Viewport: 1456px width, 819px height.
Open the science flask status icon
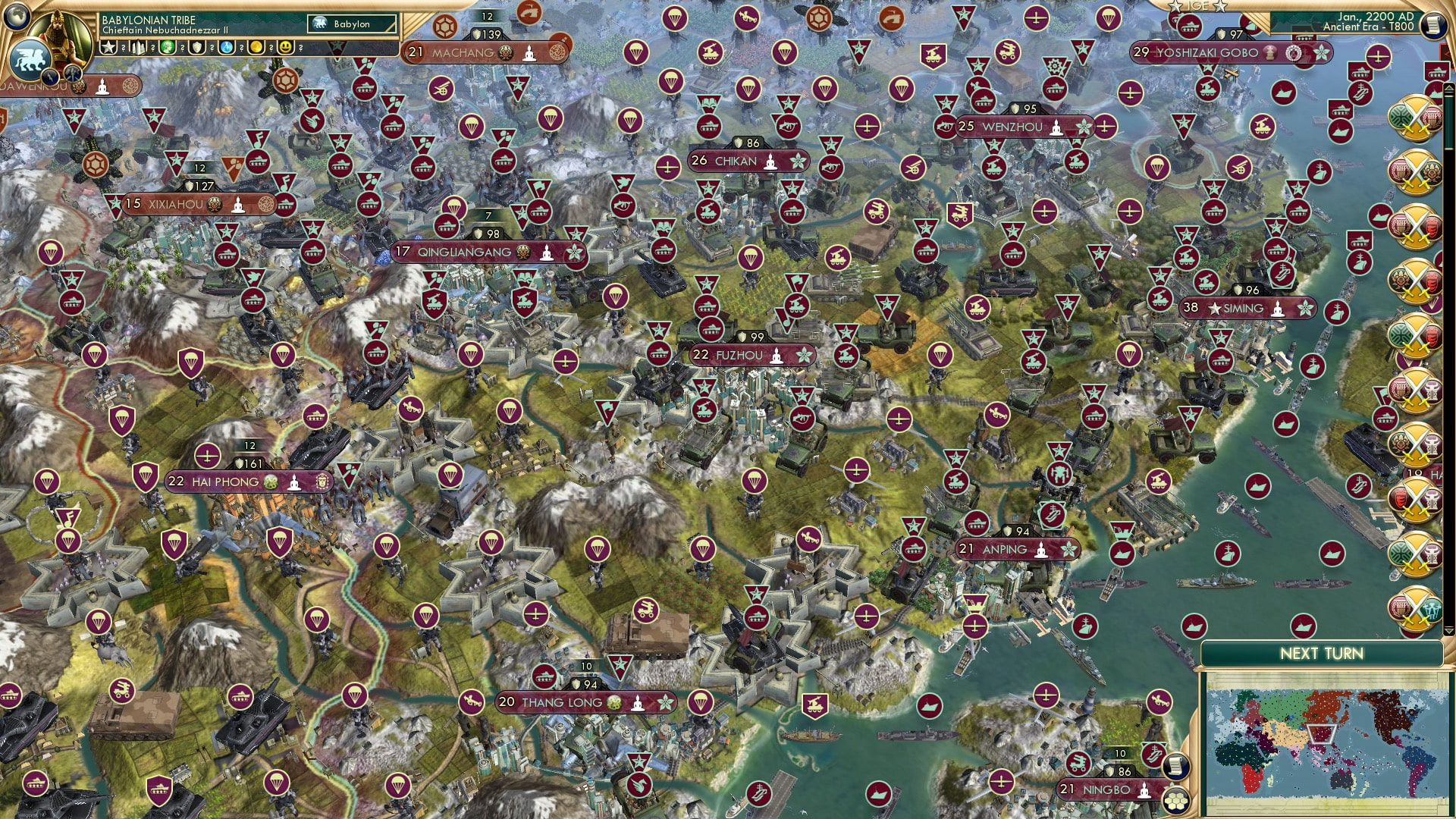pos(226,47)
